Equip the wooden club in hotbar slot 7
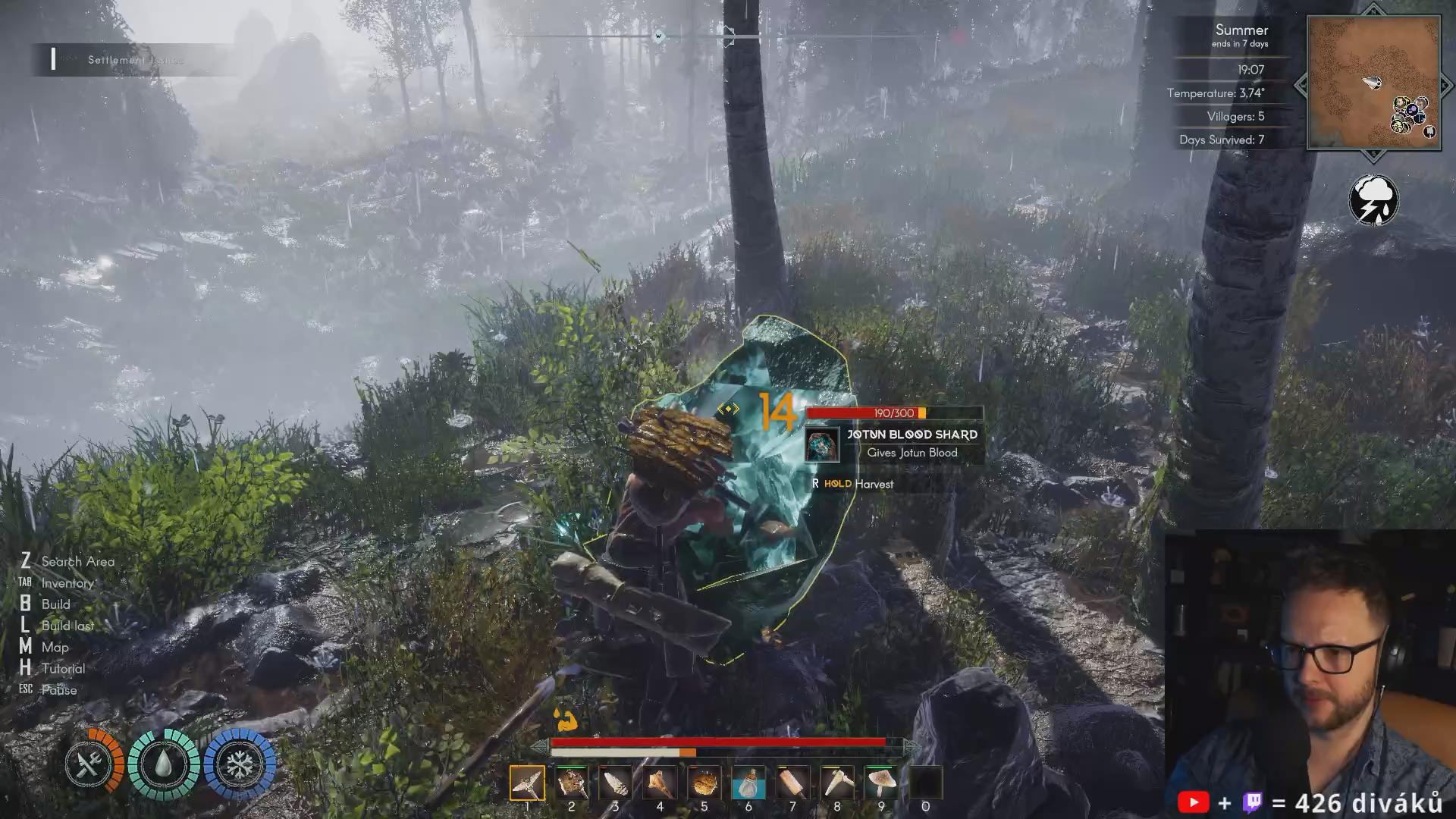Screen dimensions: 1456x819 click(x=792, y=783)
